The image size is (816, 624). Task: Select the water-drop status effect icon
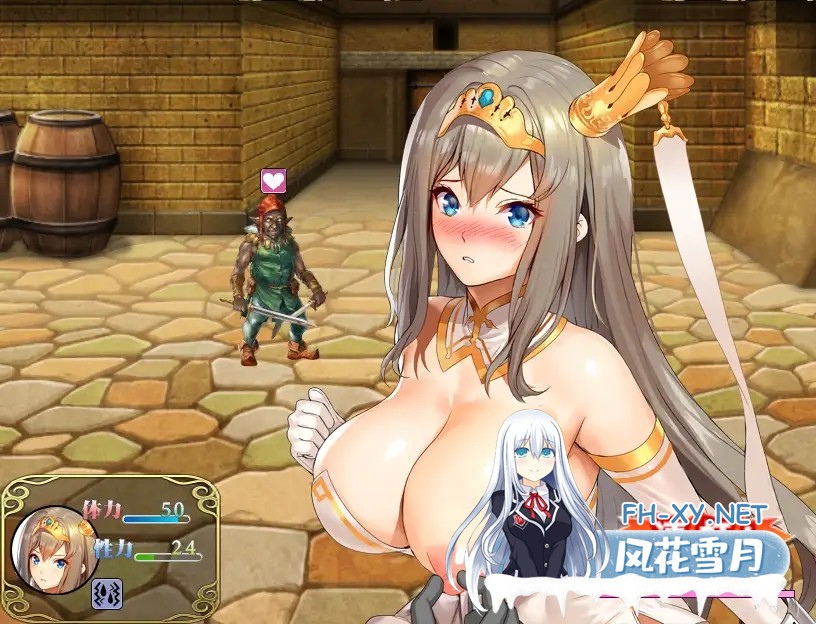(x=107, y=594)
